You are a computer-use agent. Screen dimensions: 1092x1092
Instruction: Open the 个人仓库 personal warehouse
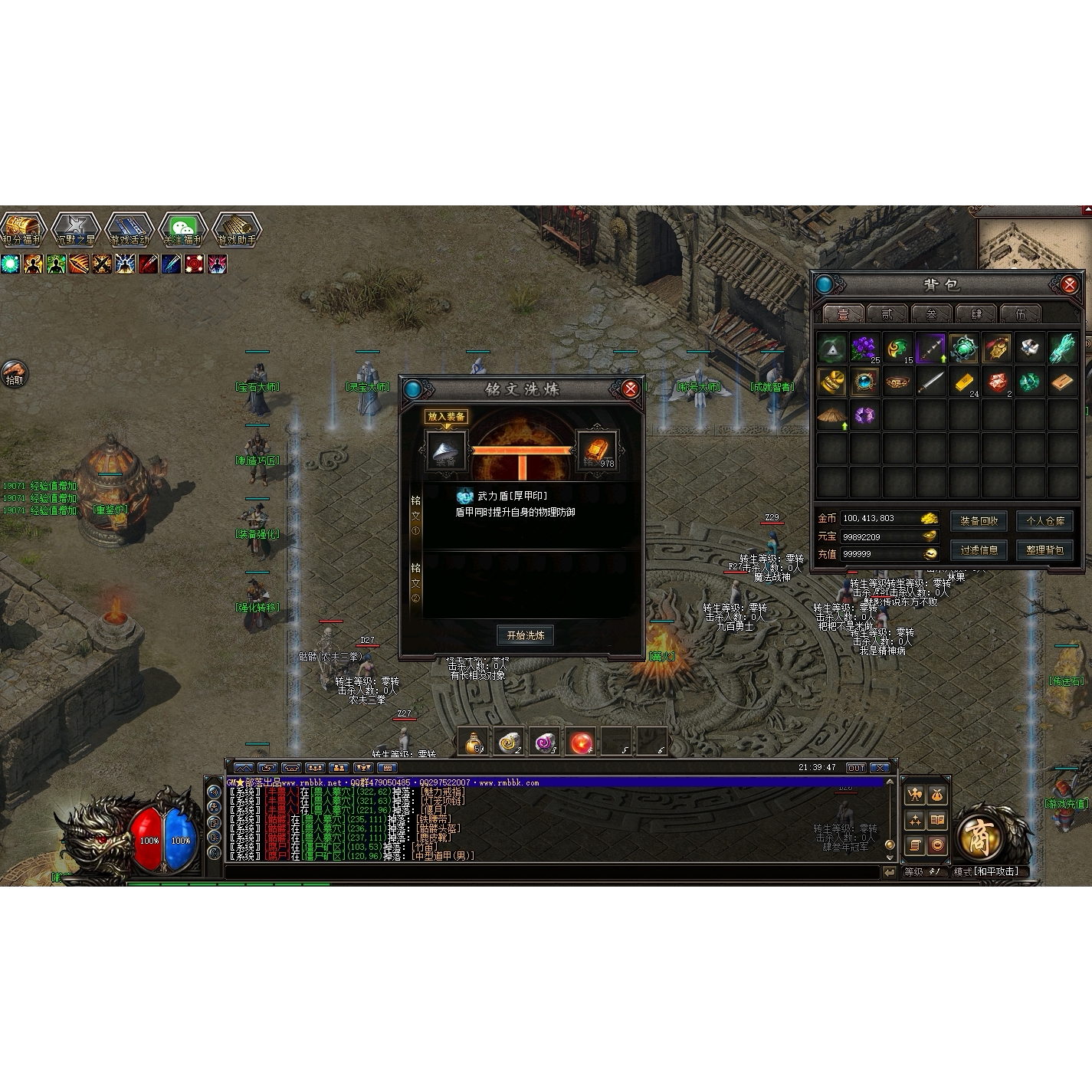[x=1044, y=521]
